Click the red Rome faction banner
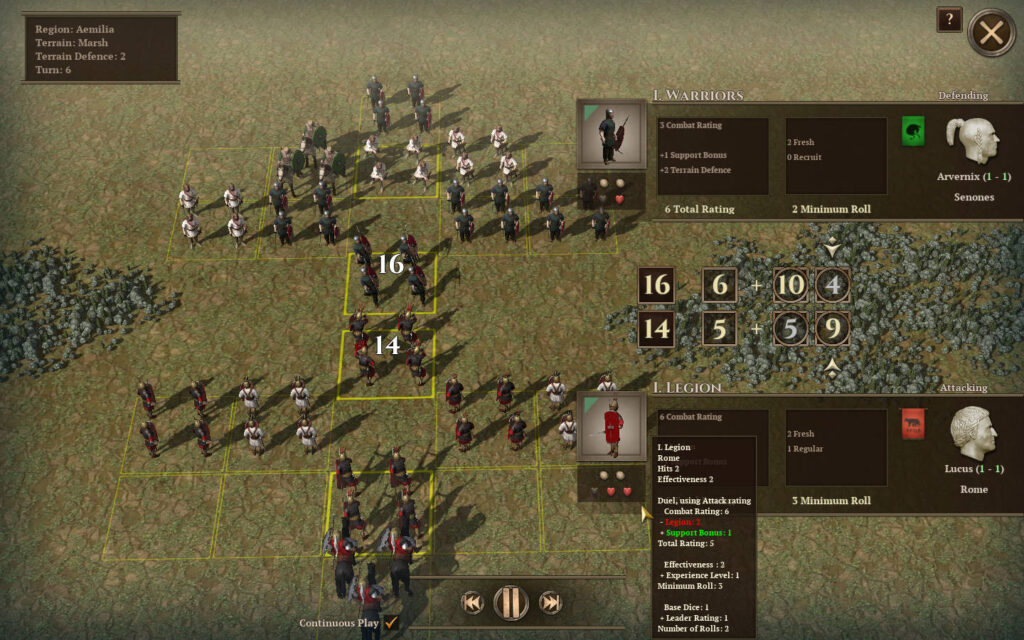1024x640 pixels. [913, 424]
